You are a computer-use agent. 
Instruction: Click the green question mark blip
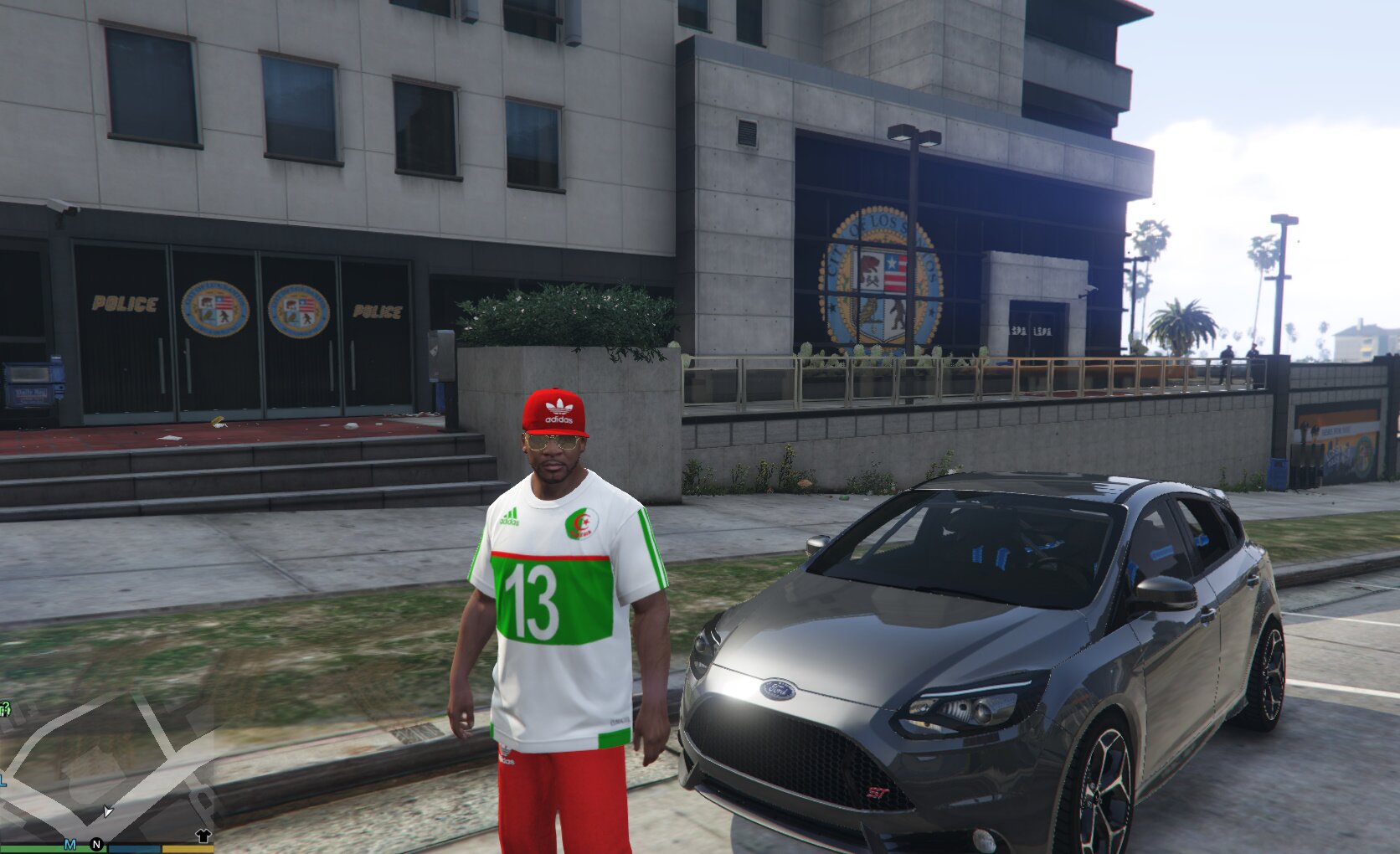5,709
